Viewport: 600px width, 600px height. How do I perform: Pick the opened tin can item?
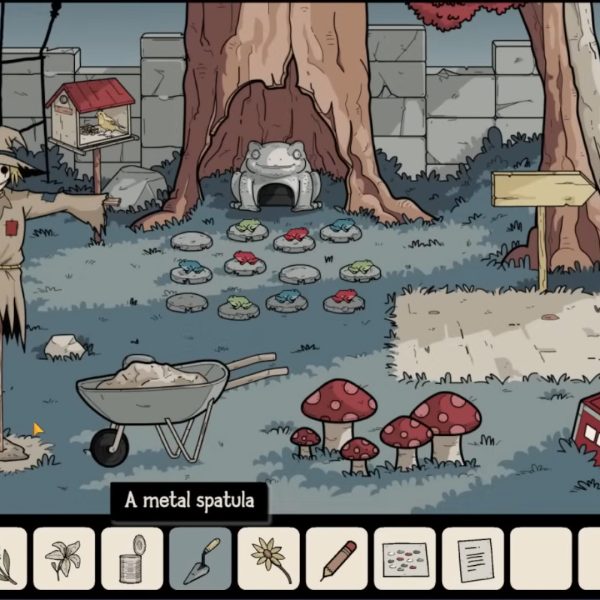coord(132,558)
